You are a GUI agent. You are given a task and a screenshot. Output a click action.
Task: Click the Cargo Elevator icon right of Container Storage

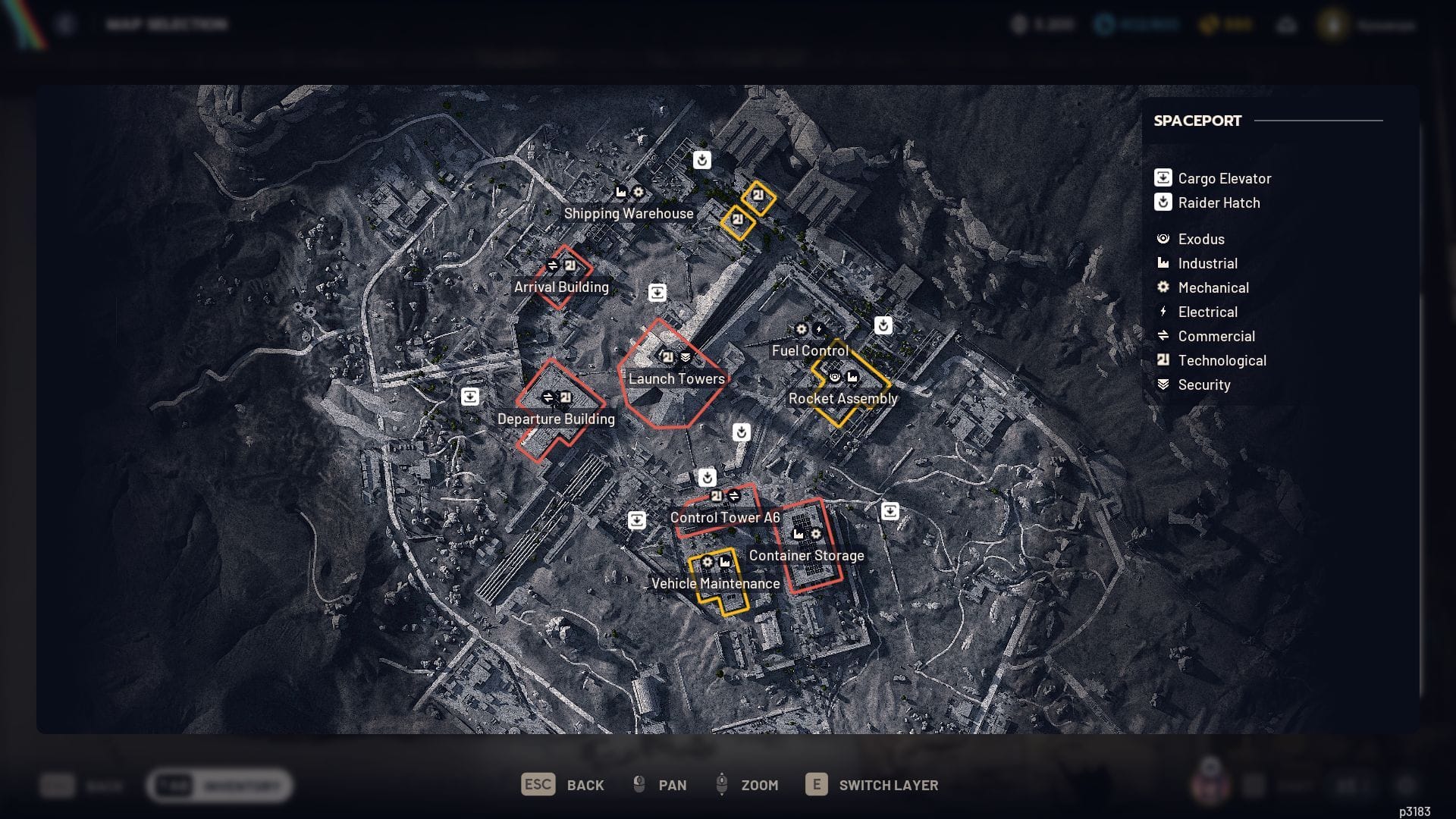pos(890,511)
